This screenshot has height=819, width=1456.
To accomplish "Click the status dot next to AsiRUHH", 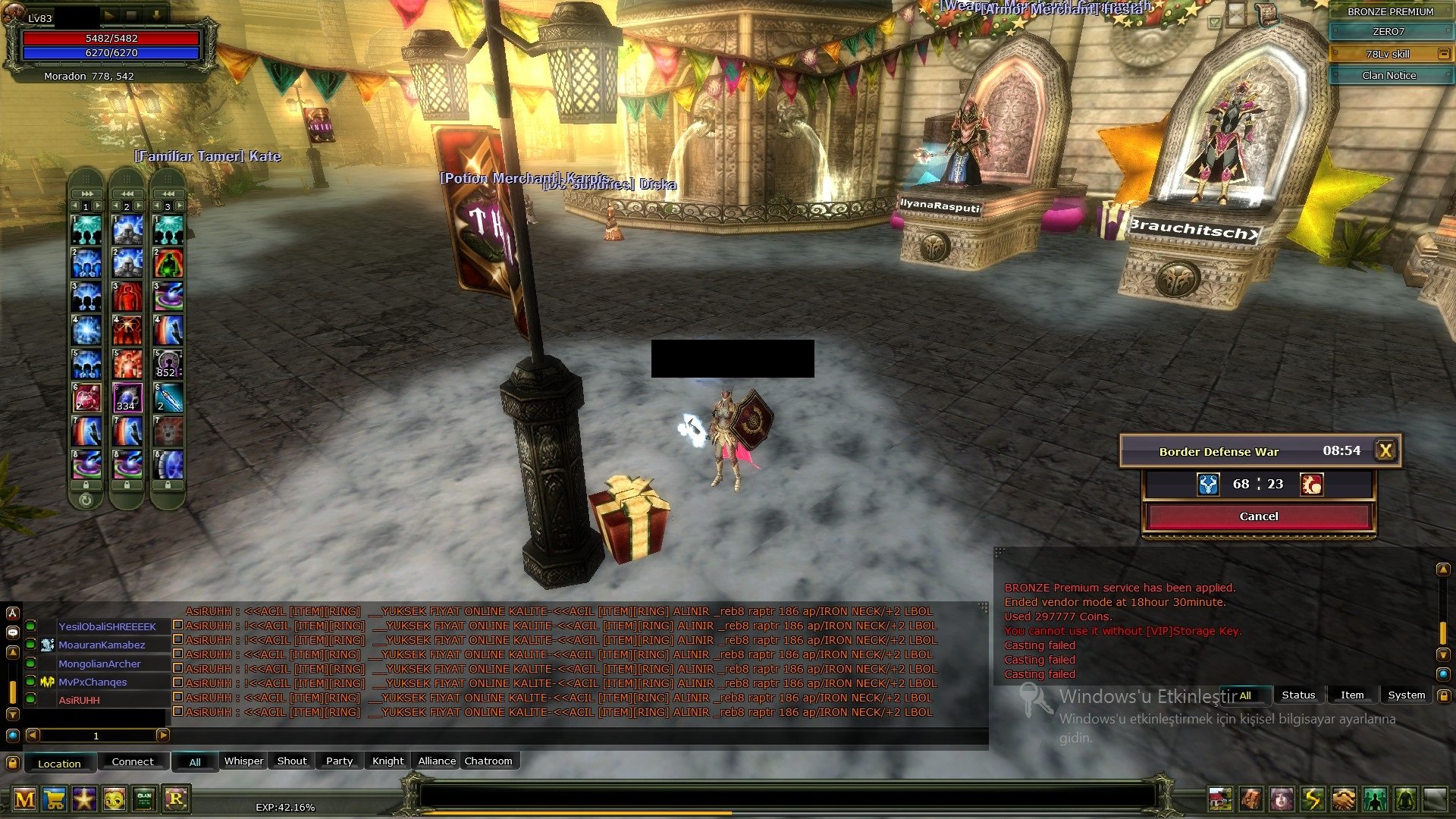I will click(30, 701).
